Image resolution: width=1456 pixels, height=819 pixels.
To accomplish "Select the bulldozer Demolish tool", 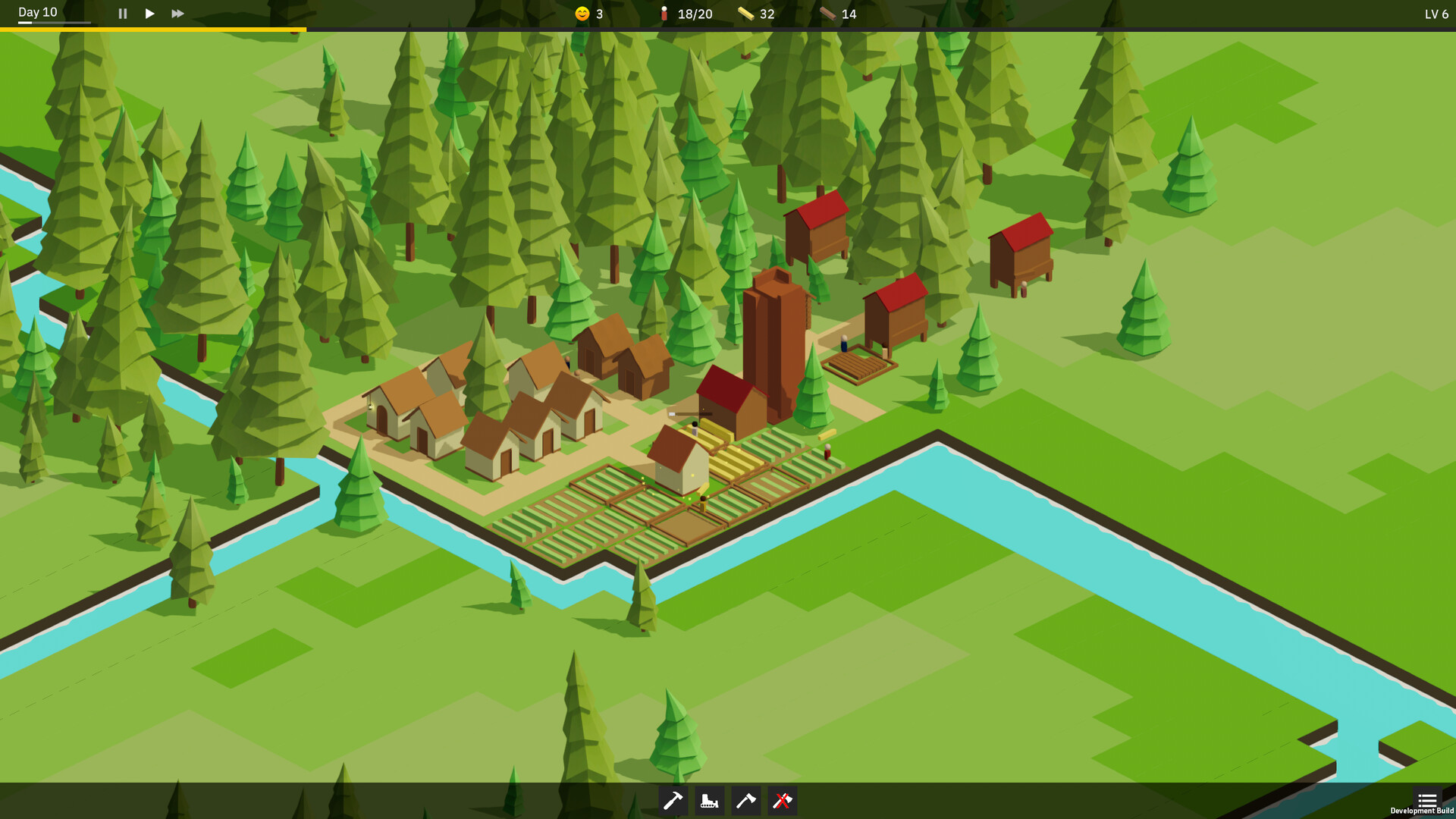I will [709, 800].
